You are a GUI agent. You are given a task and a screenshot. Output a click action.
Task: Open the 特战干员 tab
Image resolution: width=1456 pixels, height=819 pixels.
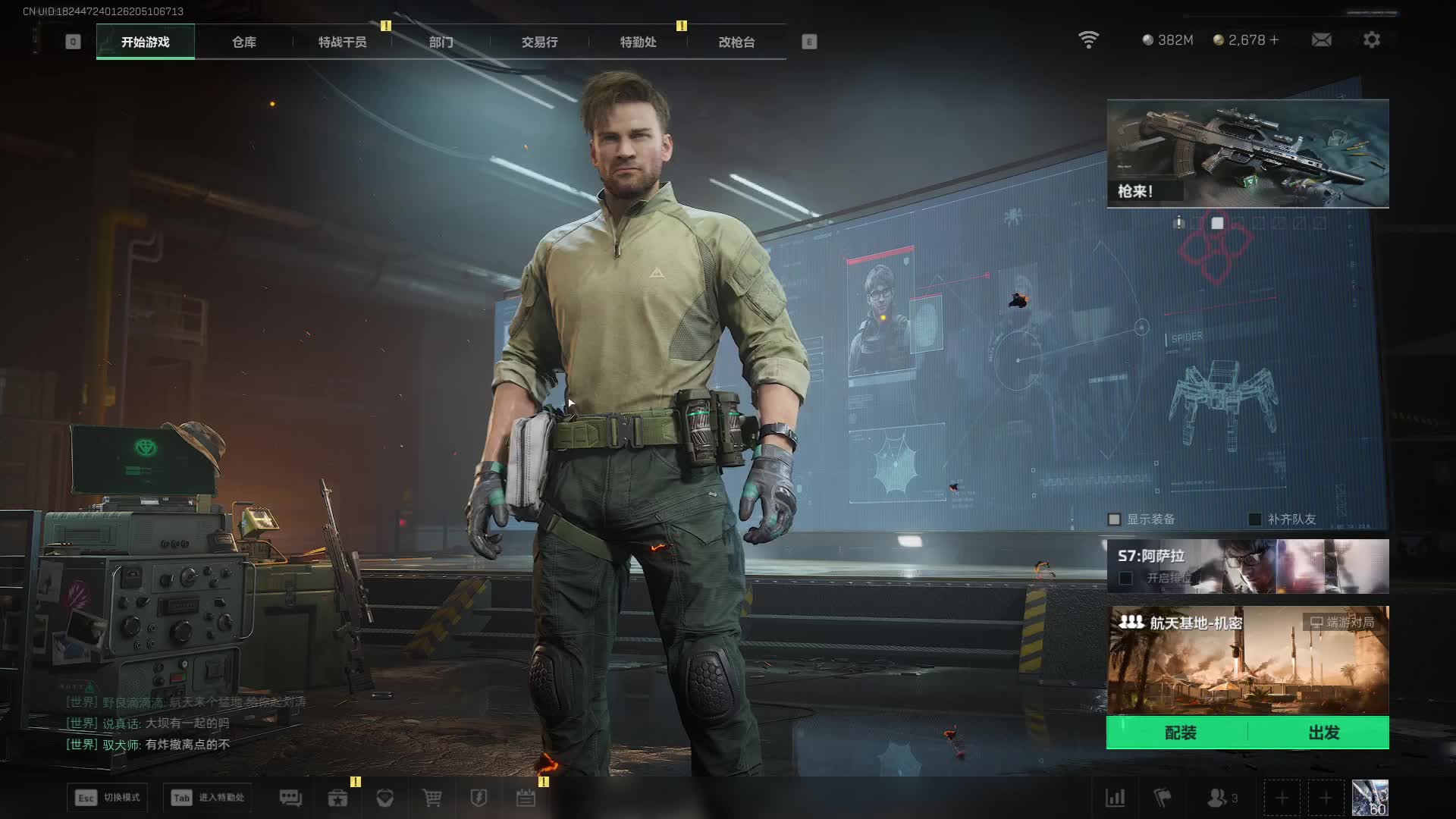tap(342, 42)
